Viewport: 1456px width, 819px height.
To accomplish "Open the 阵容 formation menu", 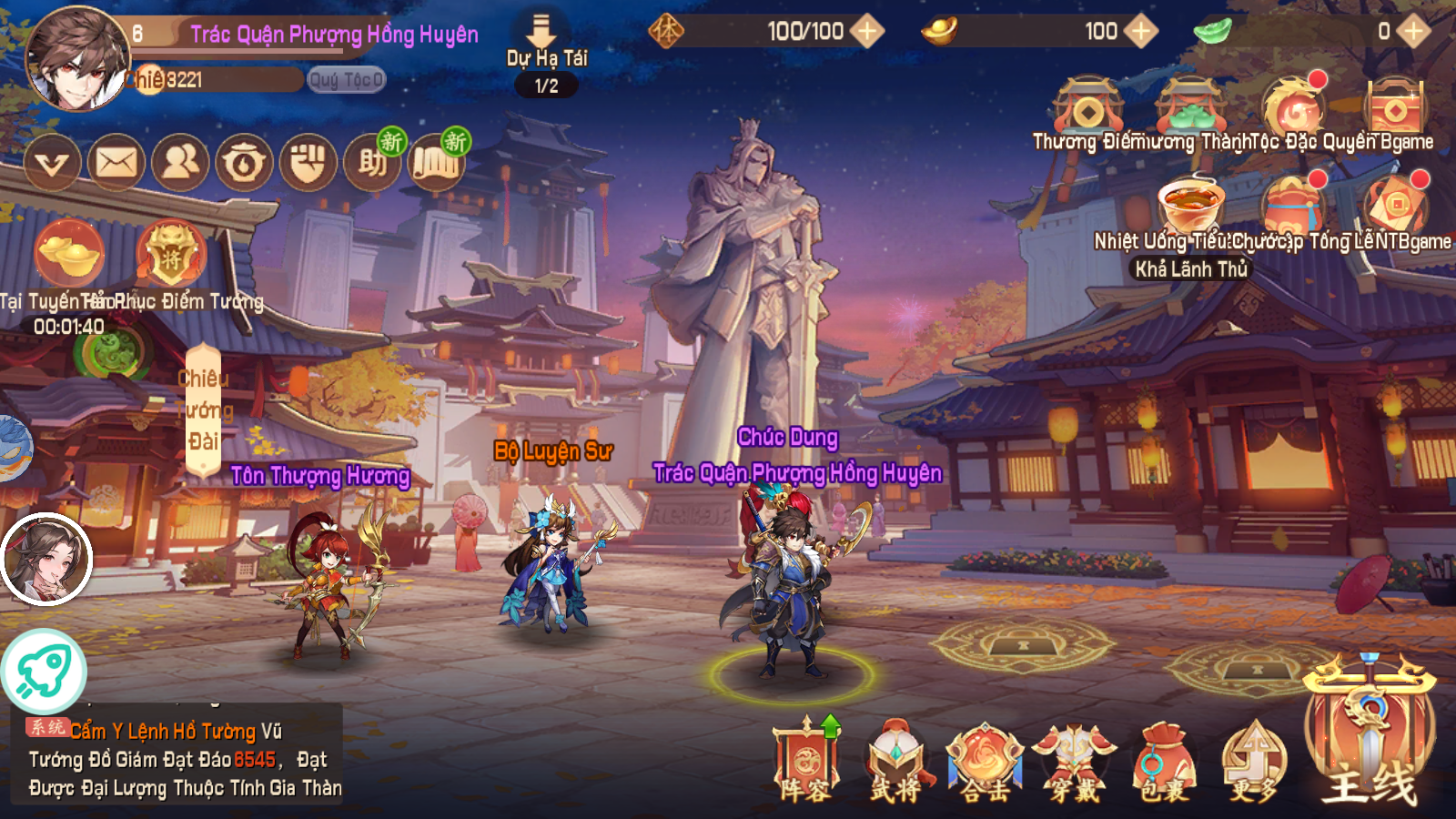I will tap(805, 760).
